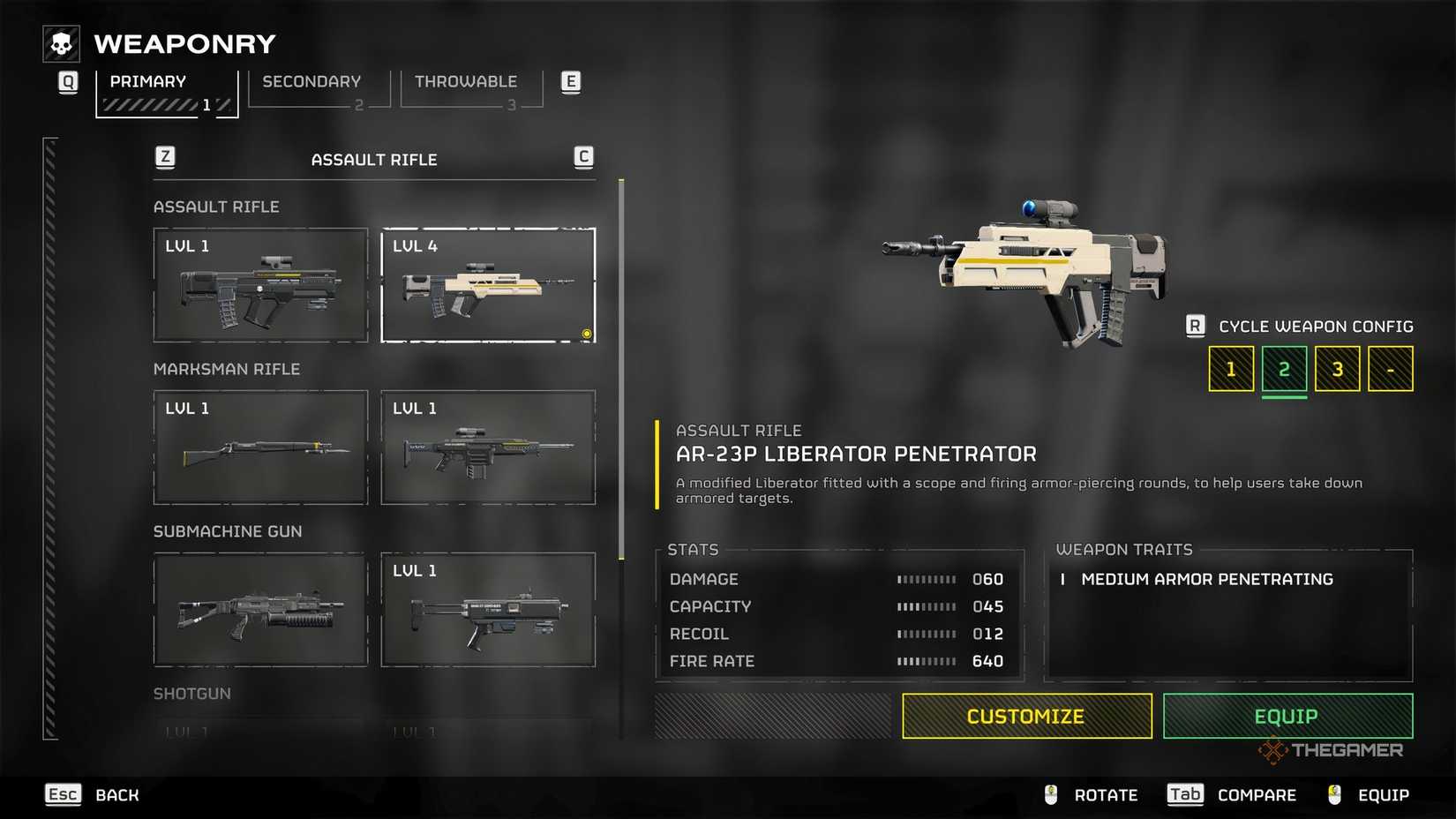Open the Customize weapon screen
Screen dimensions: 1456x819
[1026, 716]
